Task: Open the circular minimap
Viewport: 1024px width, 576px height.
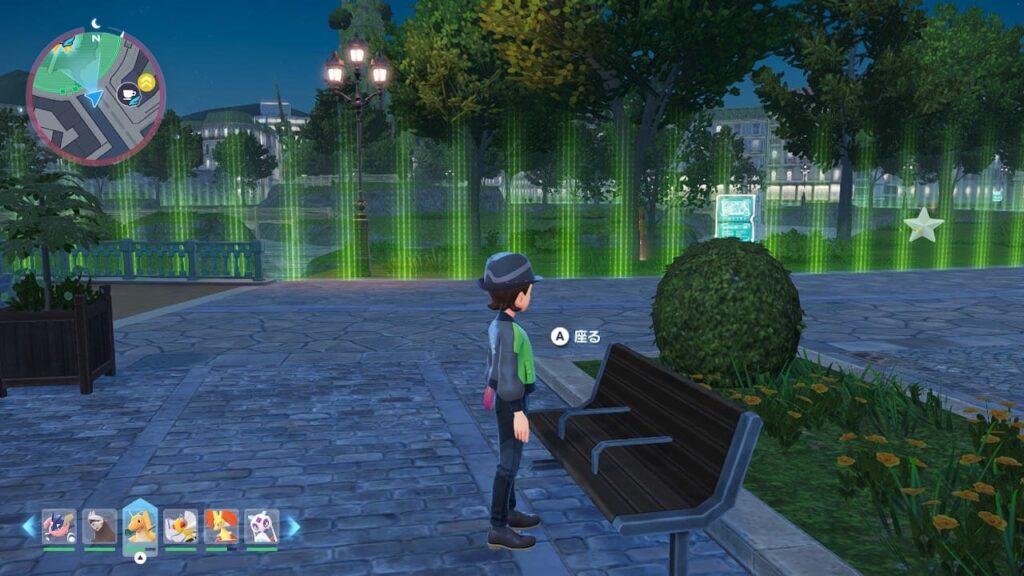Action: 96,96
